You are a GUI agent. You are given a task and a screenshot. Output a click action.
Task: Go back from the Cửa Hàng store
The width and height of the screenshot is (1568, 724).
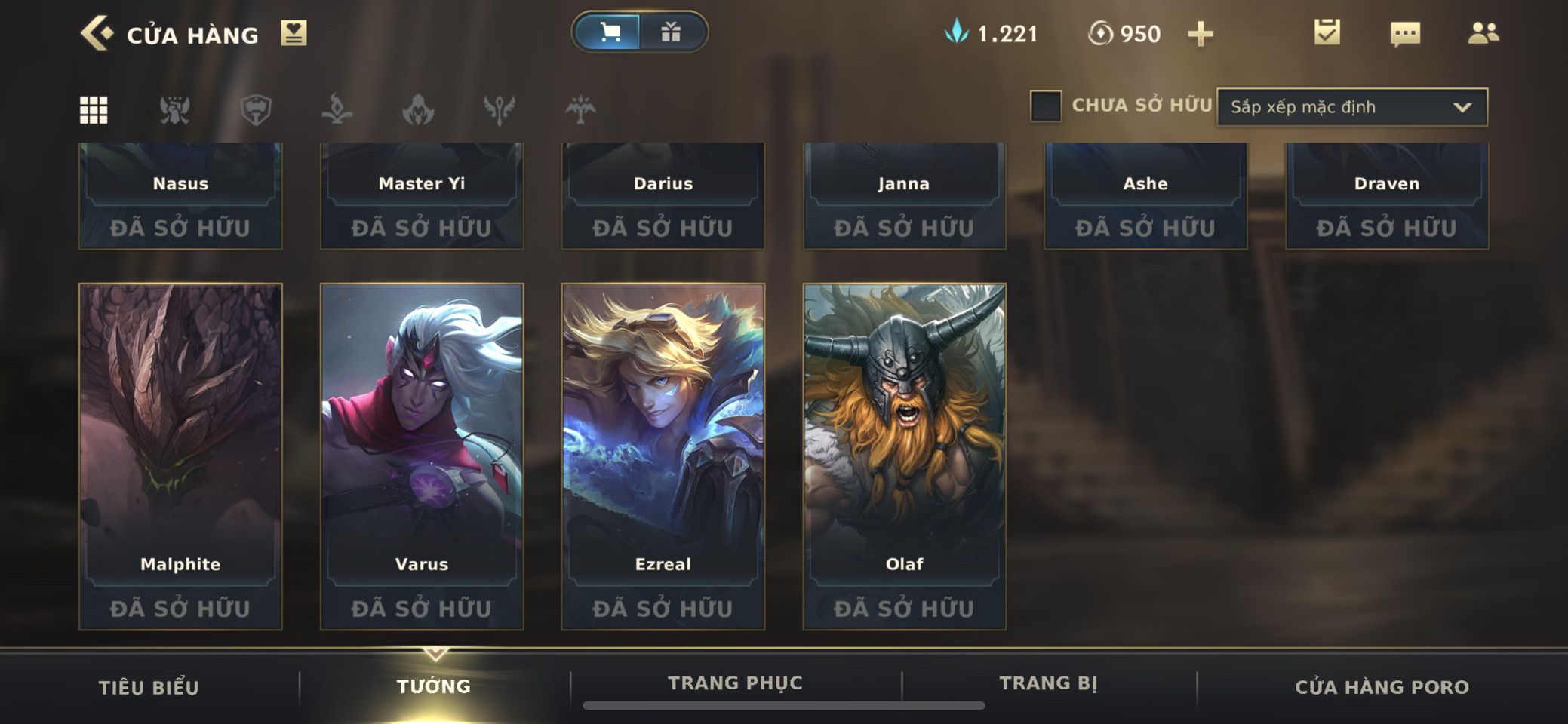click(97, 34)
